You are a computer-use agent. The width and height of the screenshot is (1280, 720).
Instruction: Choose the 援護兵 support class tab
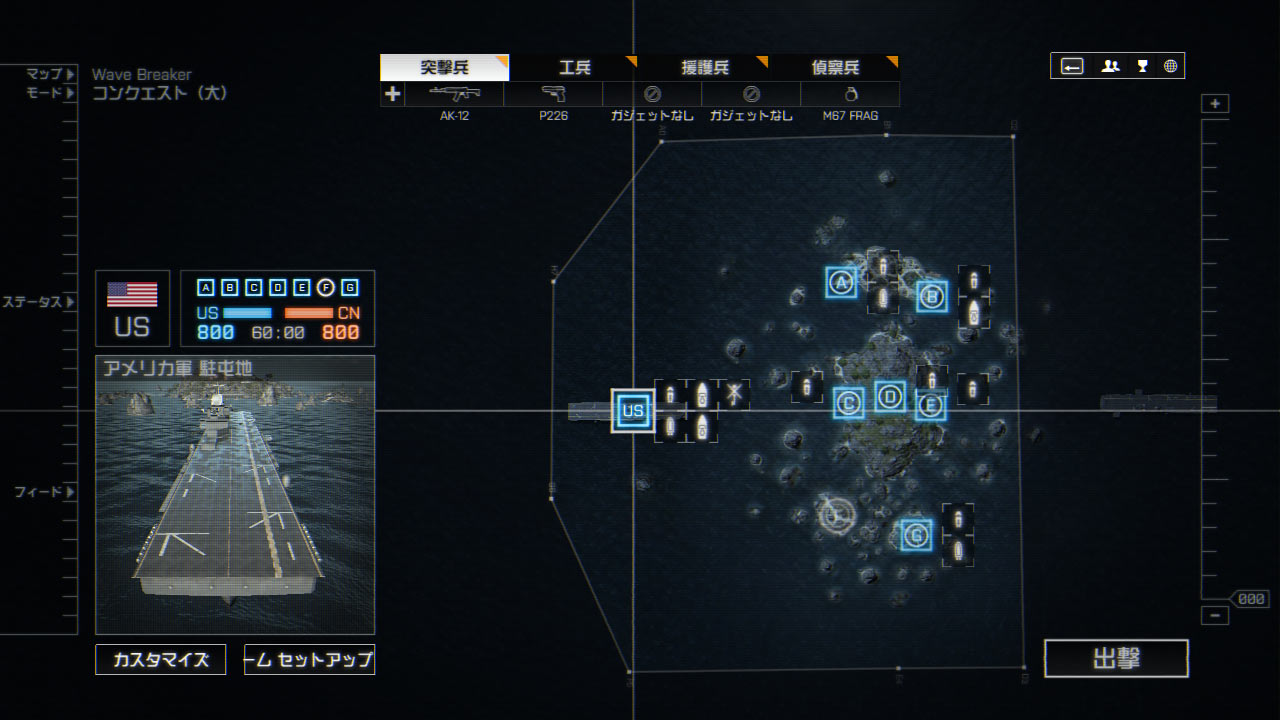pos(705,68)
